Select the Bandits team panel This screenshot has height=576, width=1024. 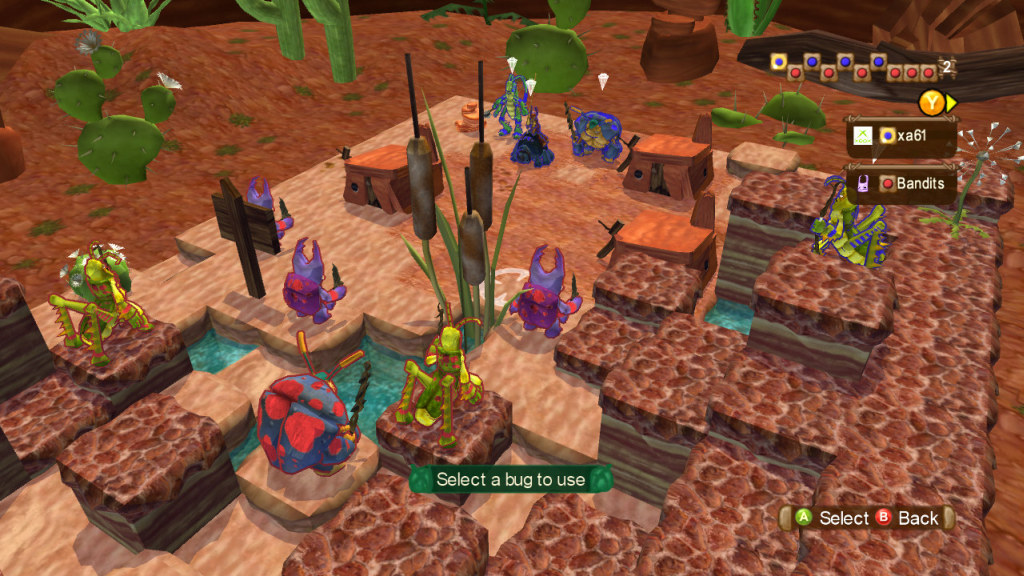click(x=901, y=184)
